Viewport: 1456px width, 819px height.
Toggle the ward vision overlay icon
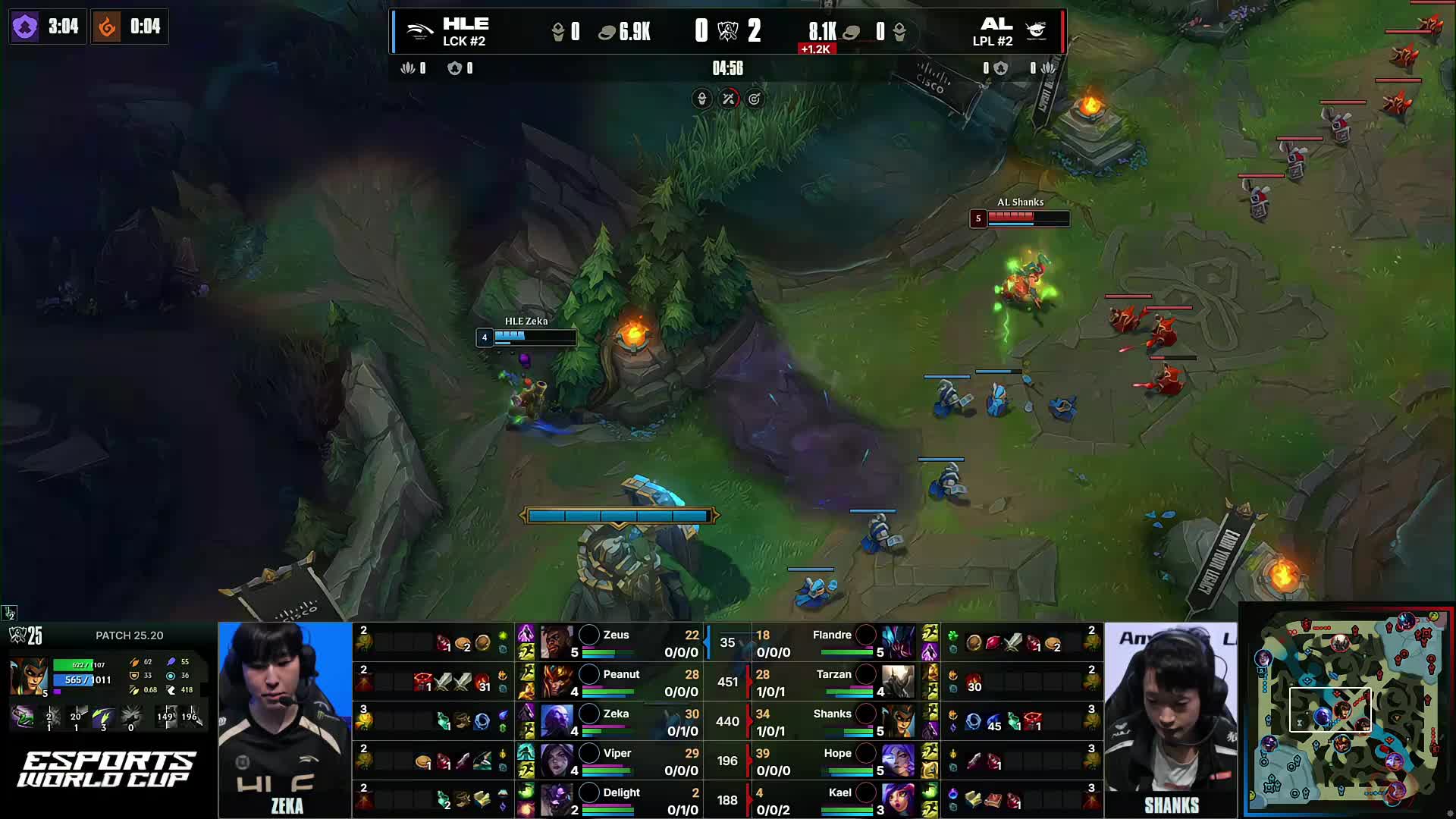(701, 99)
